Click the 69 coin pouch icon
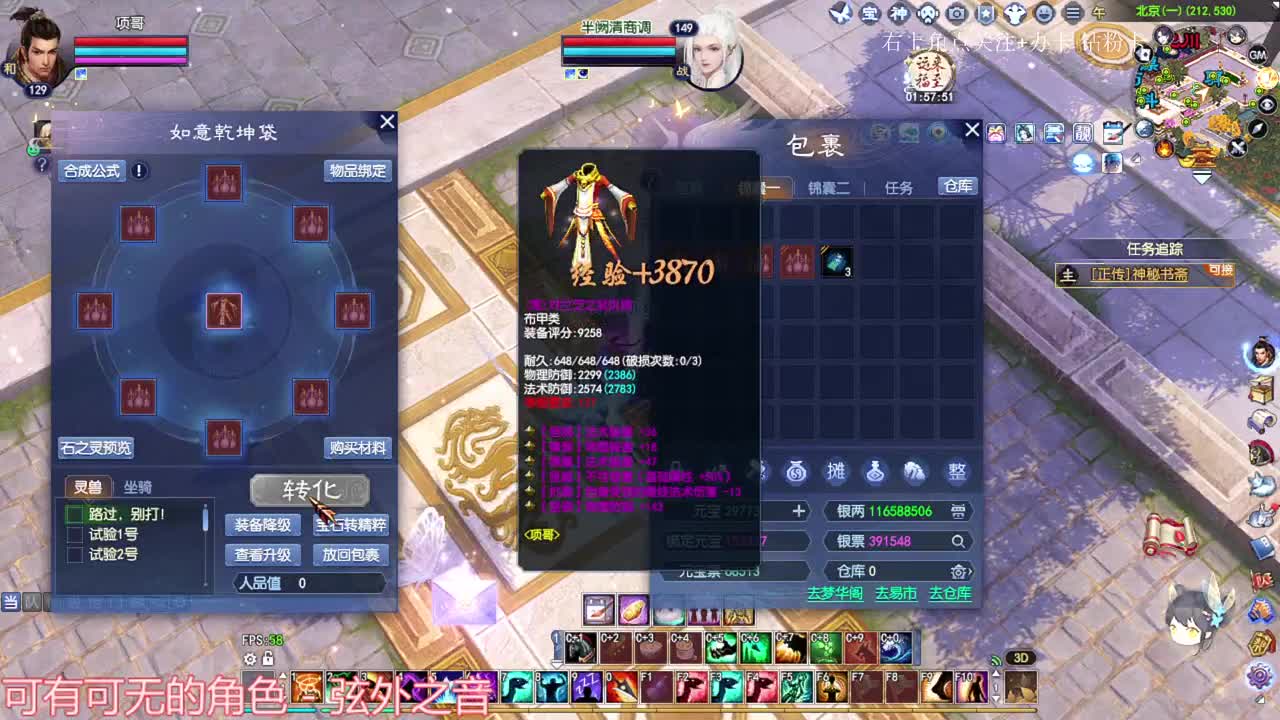1280x720 pixels. point(797,472)
